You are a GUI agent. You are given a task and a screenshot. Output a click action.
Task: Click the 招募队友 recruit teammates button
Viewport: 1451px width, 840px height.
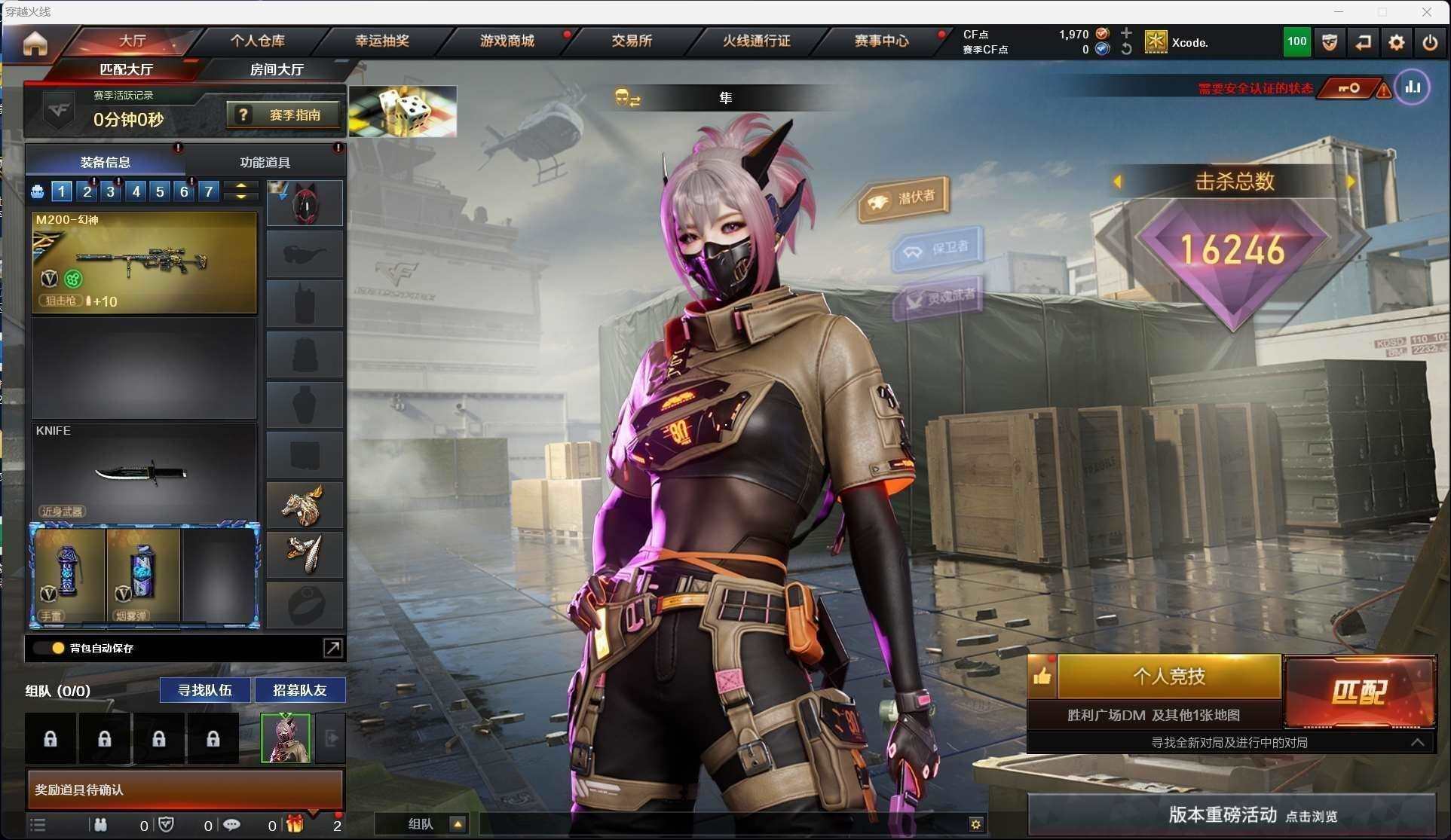(299, 690)
